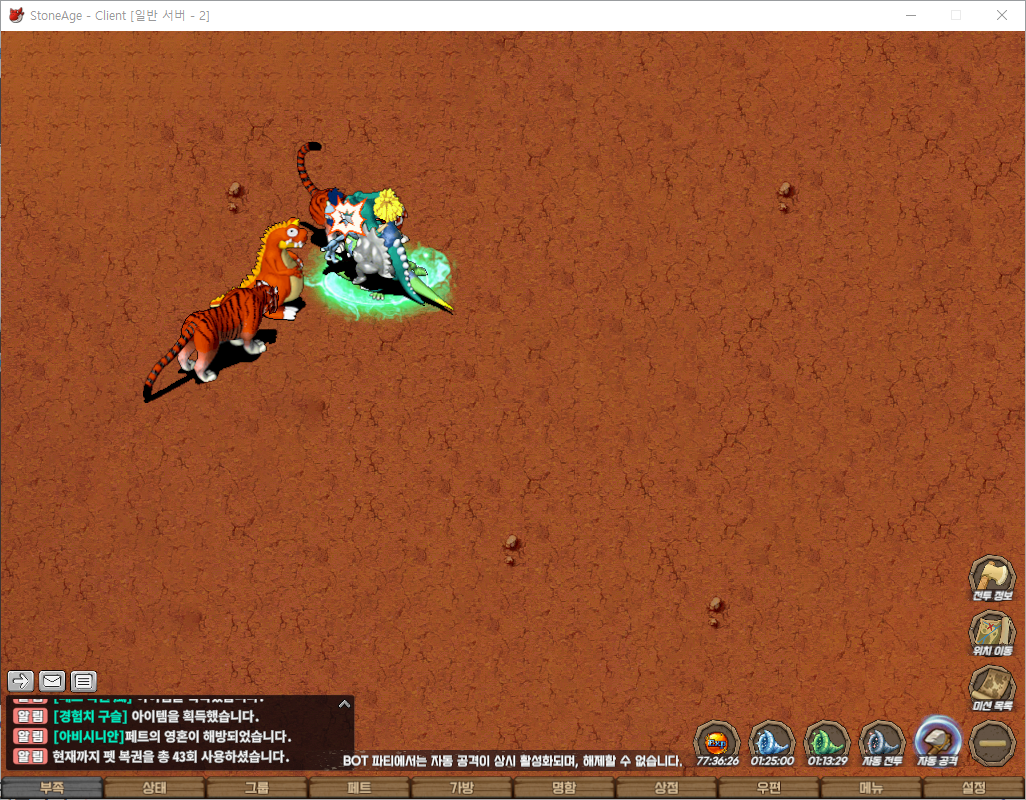Open the 가방 (bag) inventory
This screenshot has width=1026, height=800.
[461, 788]
